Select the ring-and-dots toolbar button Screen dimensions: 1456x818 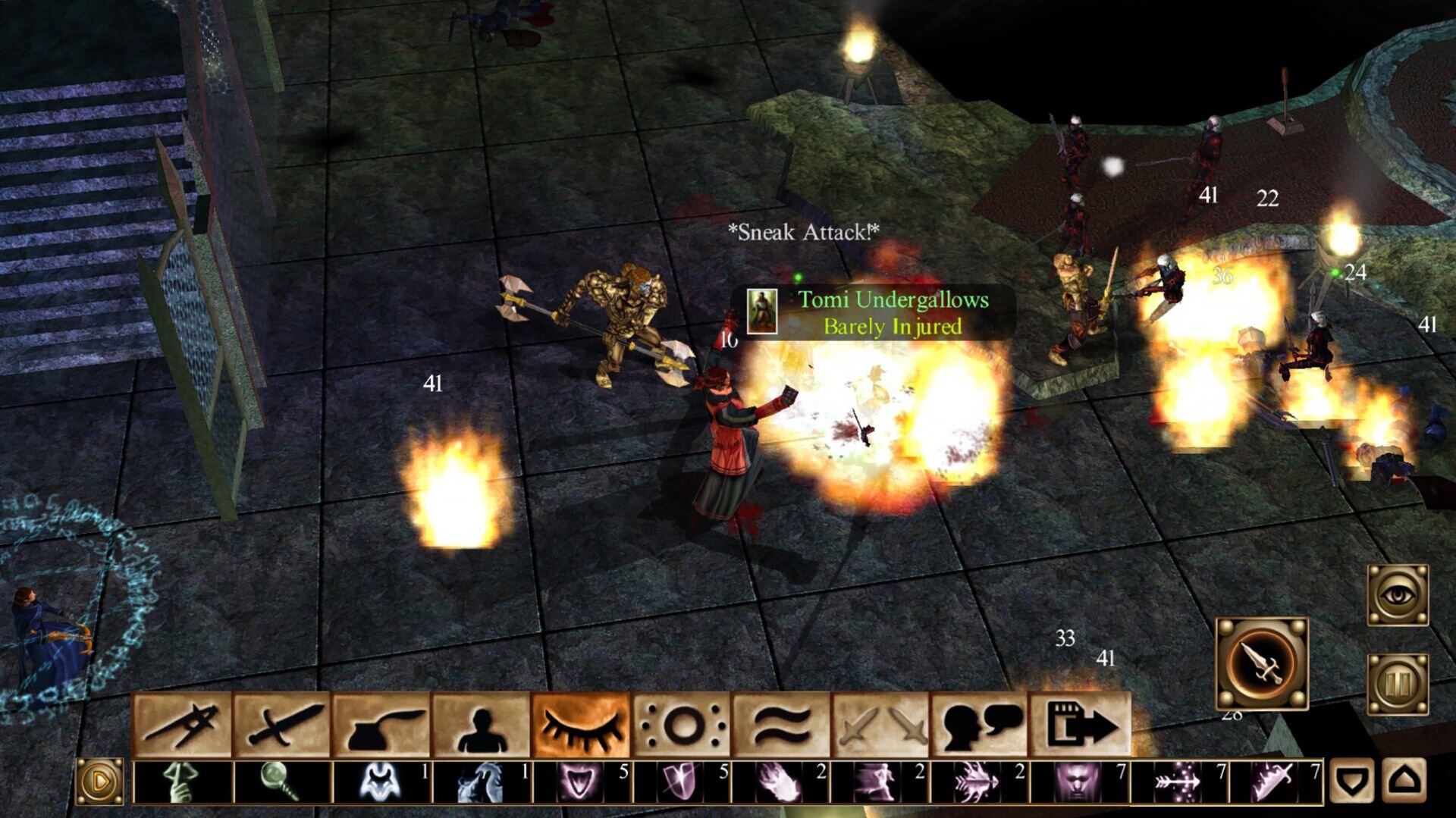point(681,725)
